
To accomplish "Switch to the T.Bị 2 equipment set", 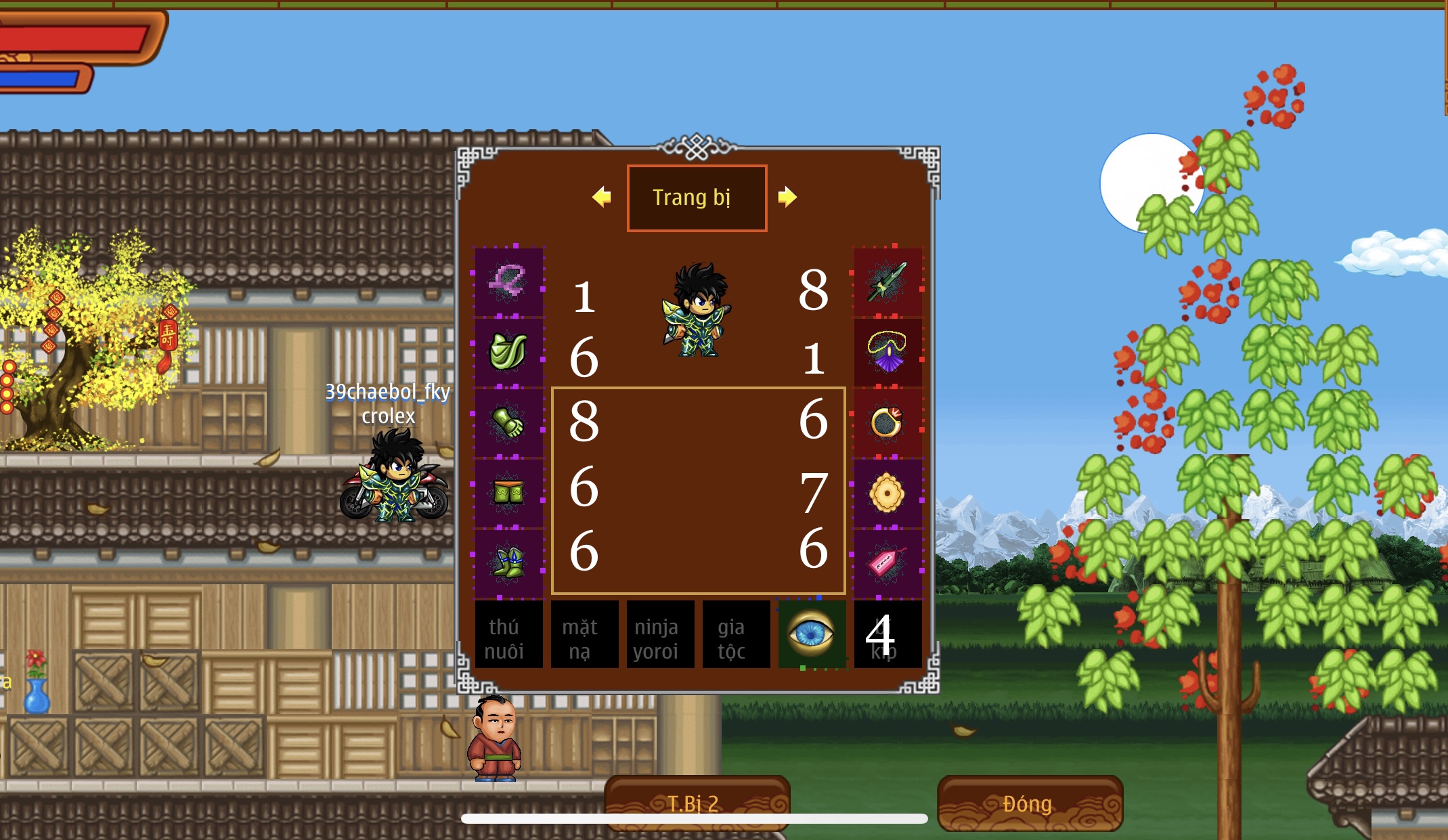I will pyautogui.click(x=697, y=803).
